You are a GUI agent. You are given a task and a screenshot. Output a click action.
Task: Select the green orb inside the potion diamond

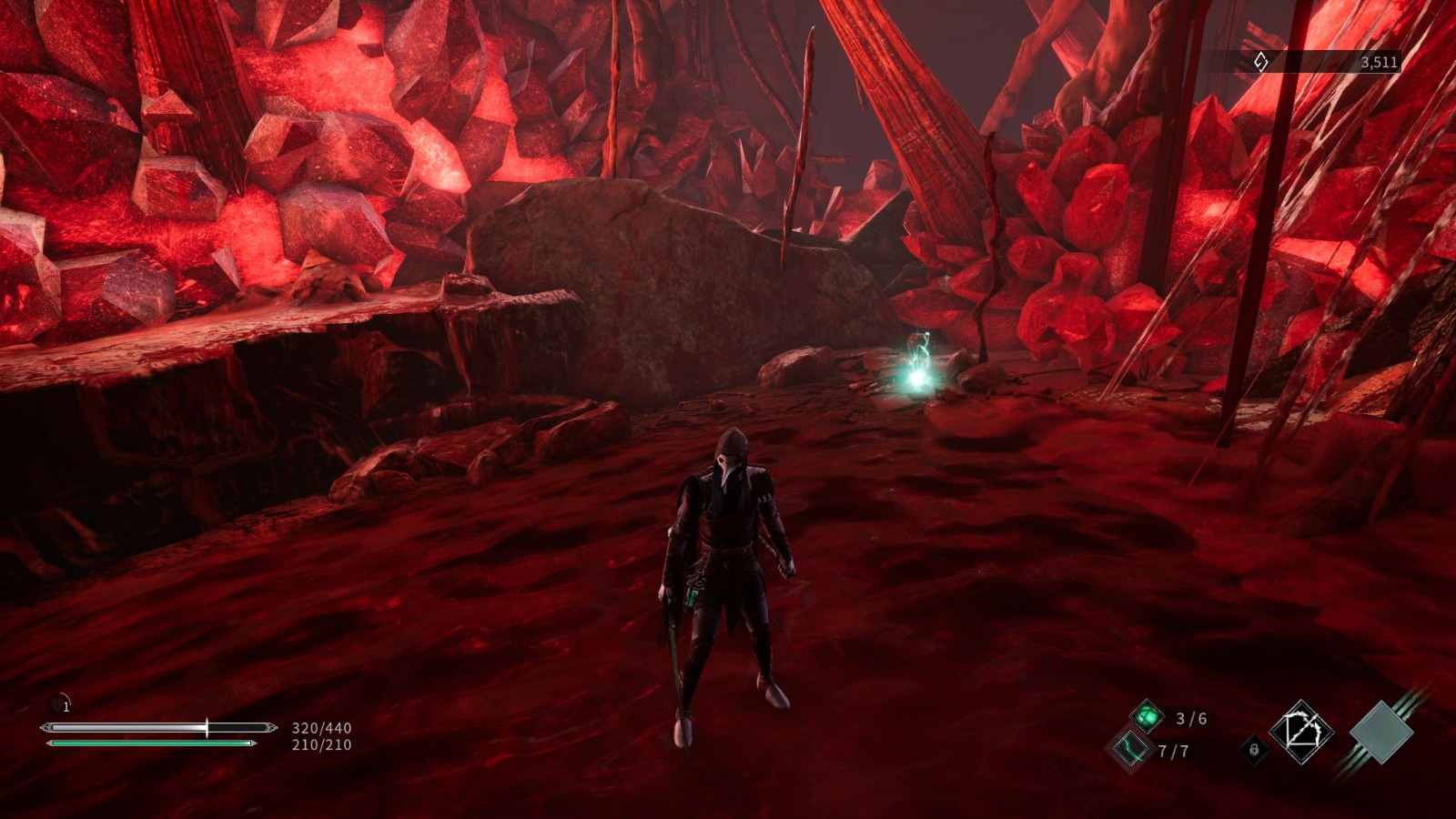(1147, 715)
